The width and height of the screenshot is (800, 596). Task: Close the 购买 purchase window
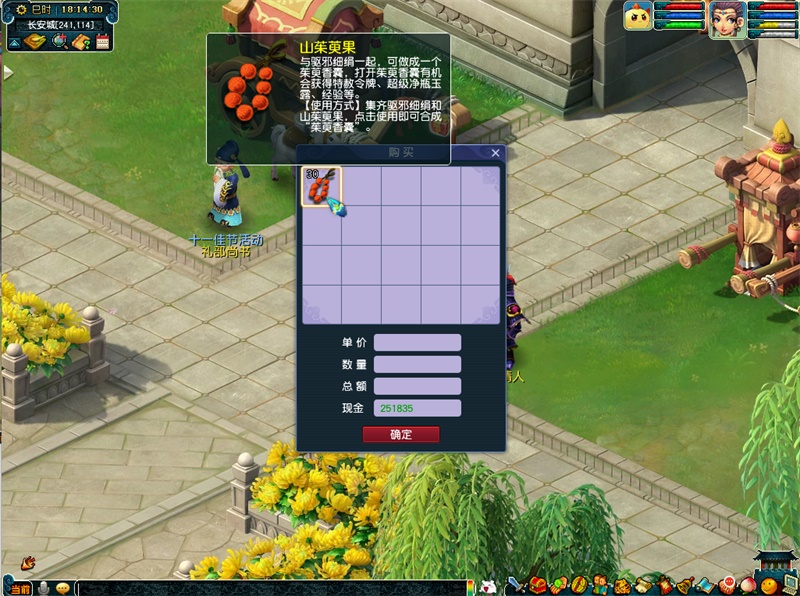click(495, 153)
